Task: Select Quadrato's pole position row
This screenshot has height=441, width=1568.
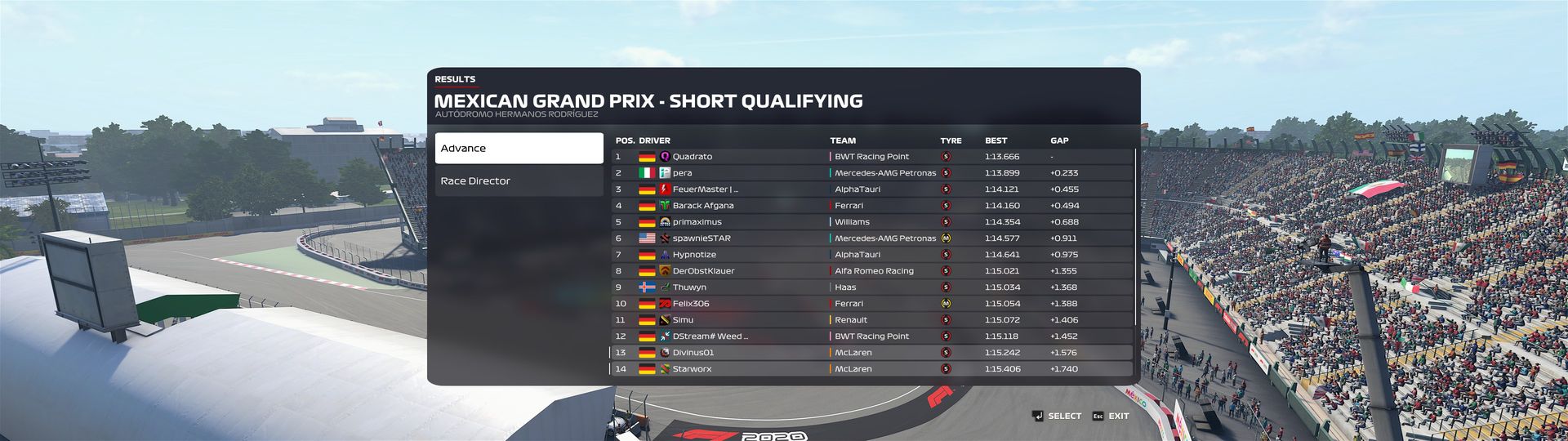Action: (x=871, y=157)
